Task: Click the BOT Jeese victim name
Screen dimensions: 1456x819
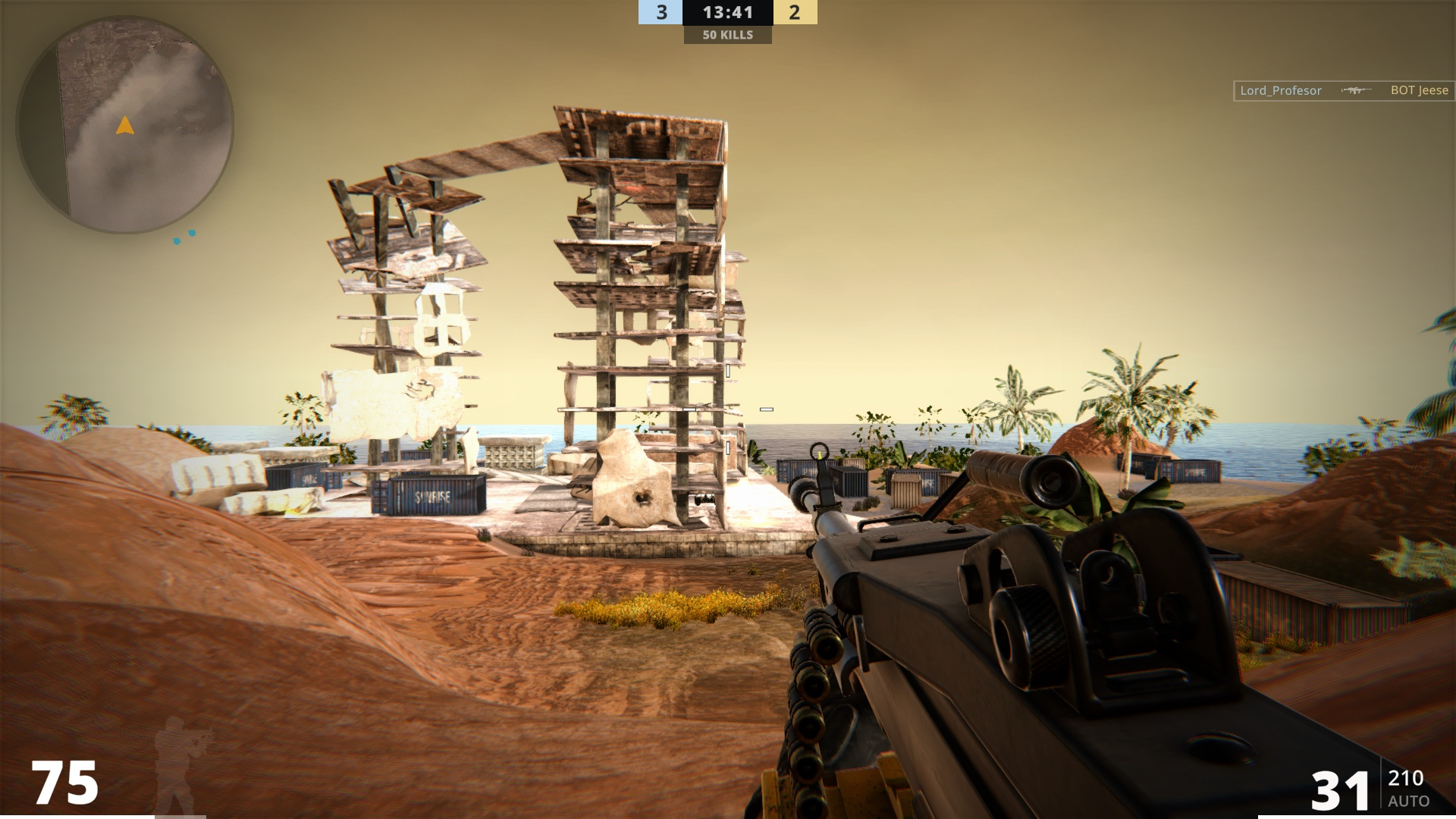Action: [1419, 90]
